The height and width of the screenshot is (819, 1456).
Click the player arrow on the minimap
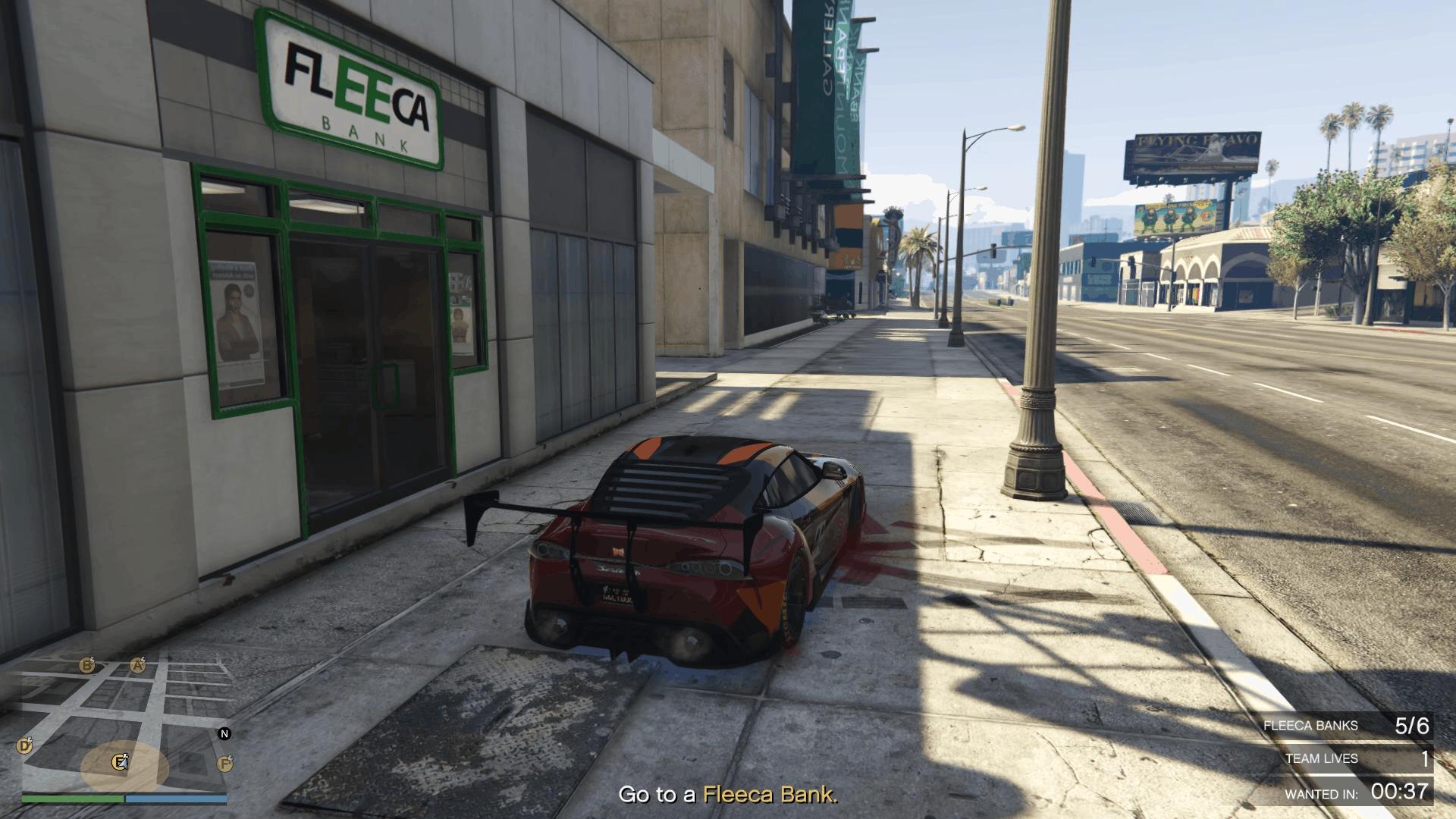124,764
